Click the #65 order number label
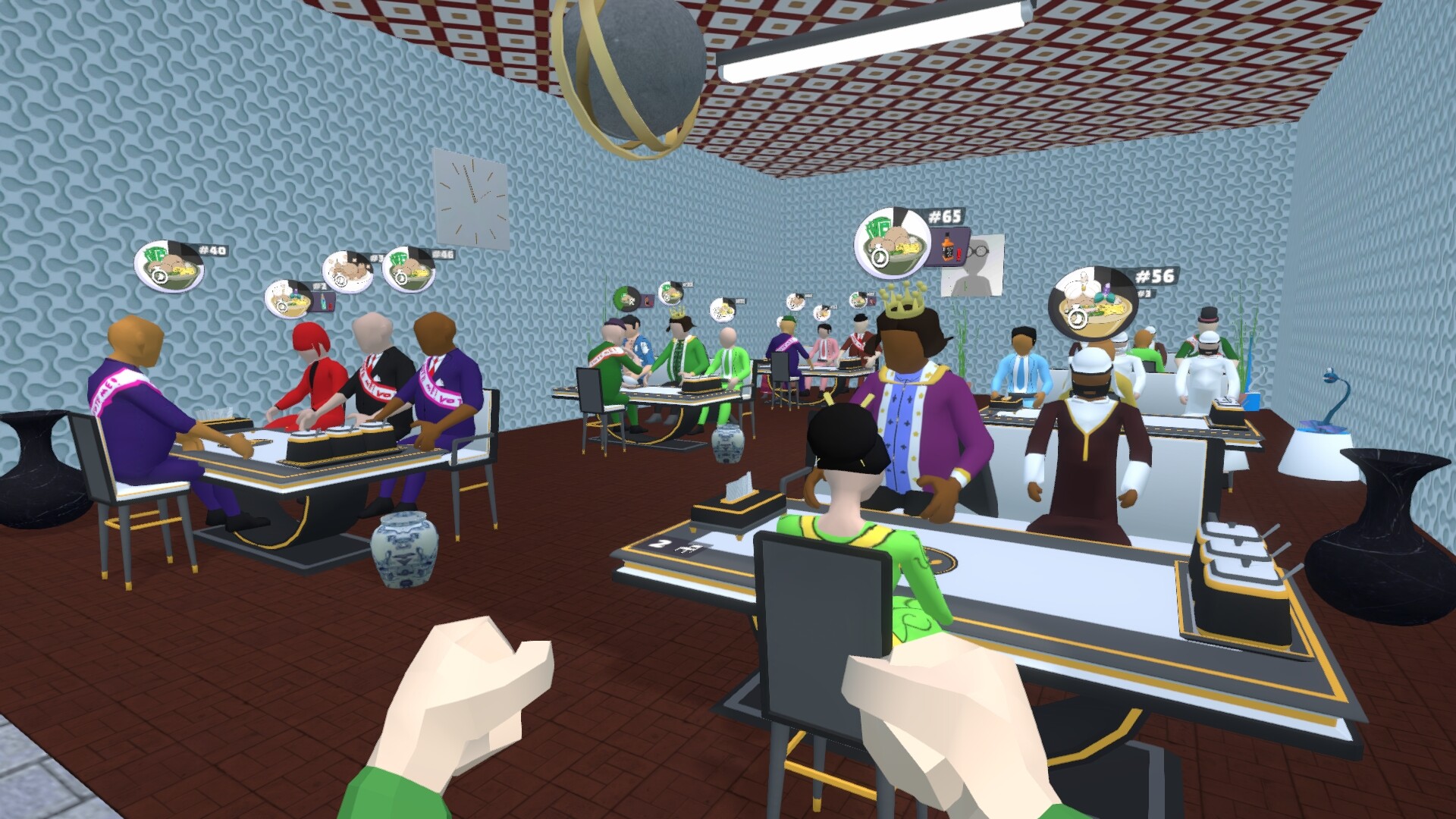The height and width of the screenshot is (819, 1456). (x=944, y=215)
